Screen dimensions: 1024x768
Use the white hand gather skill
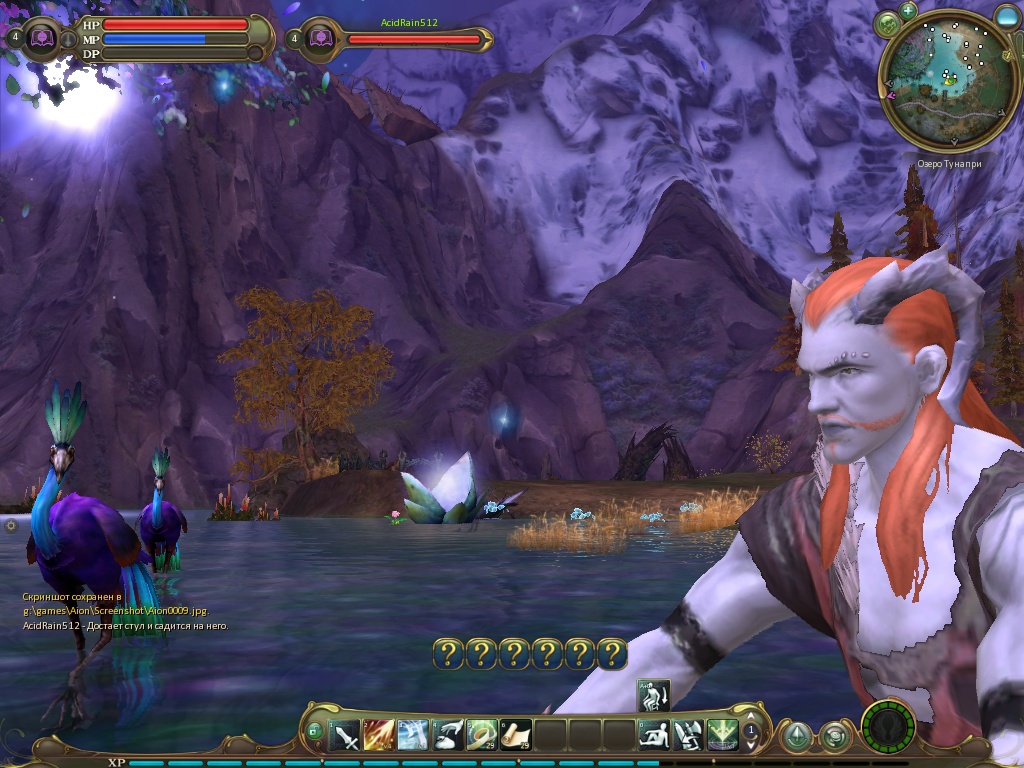[x=447, y=736]
